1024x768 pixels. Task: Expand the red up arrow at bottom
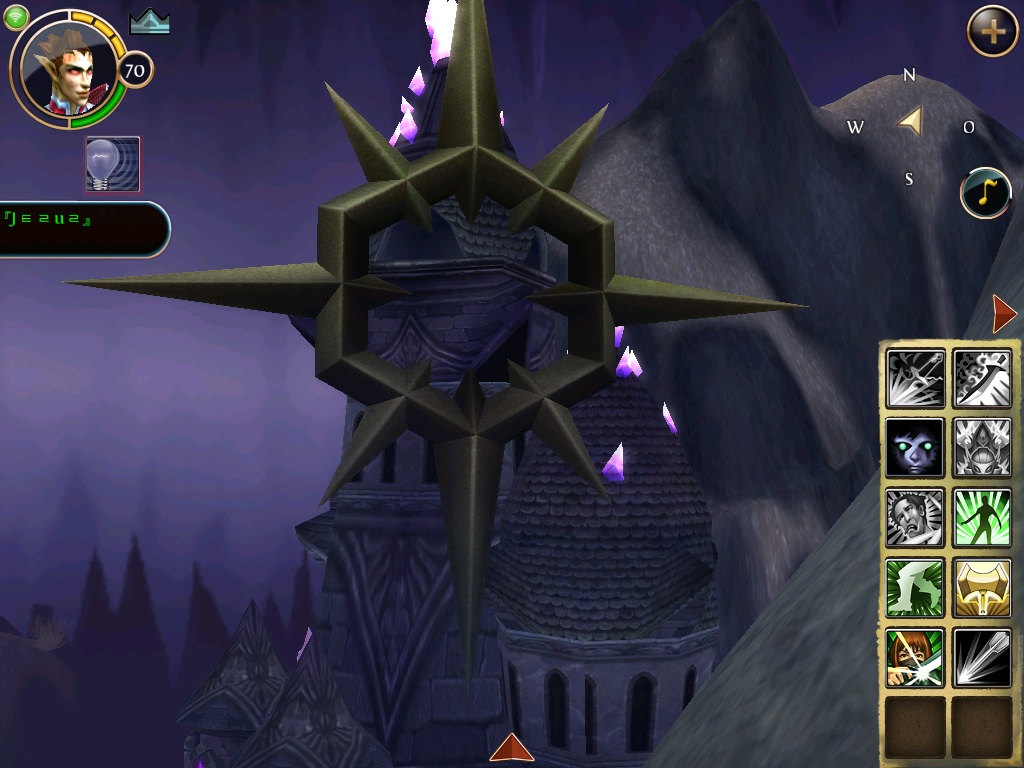pyautogui.click(x=511, y=747)
